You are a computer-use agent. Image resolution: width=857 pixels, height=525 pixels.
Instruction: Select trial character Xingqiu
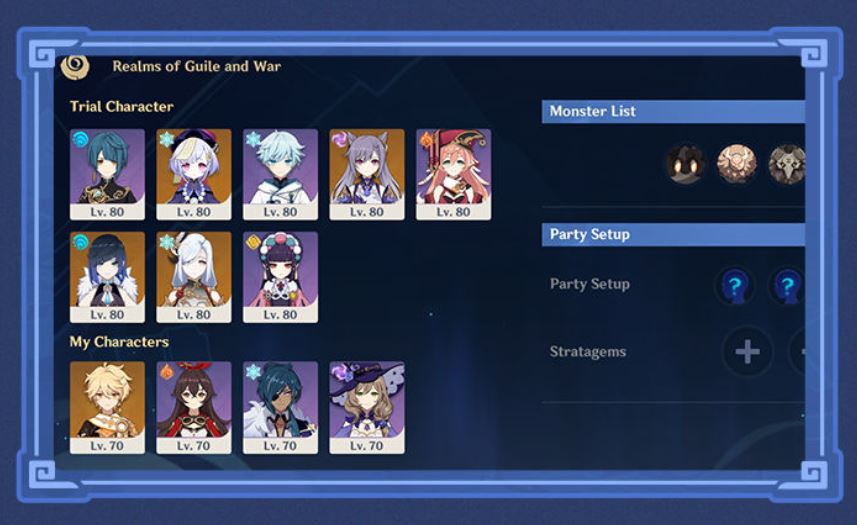(x=107, y=173)
